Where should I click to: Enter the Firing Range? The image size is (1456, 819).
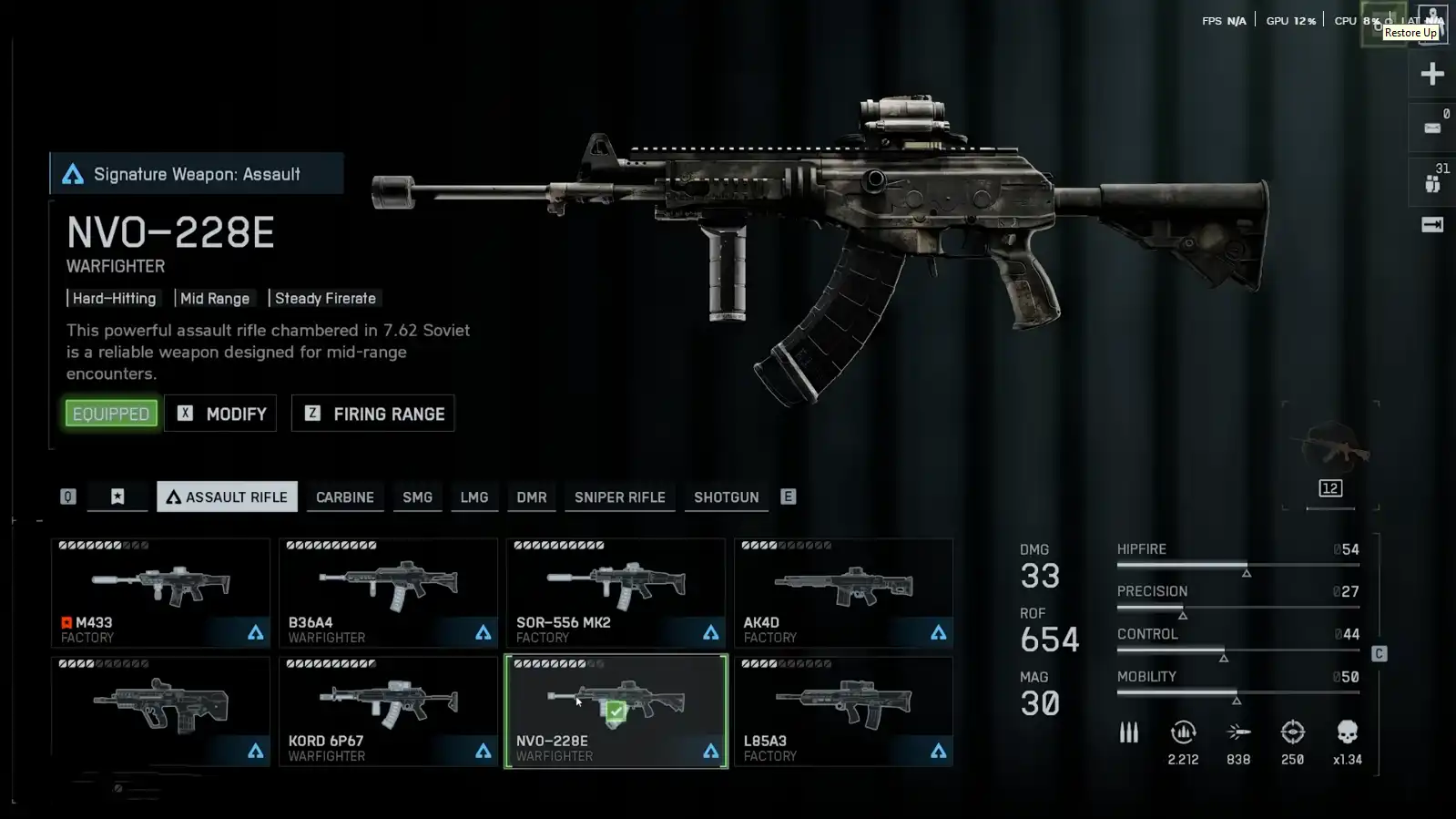coord(372,414)
